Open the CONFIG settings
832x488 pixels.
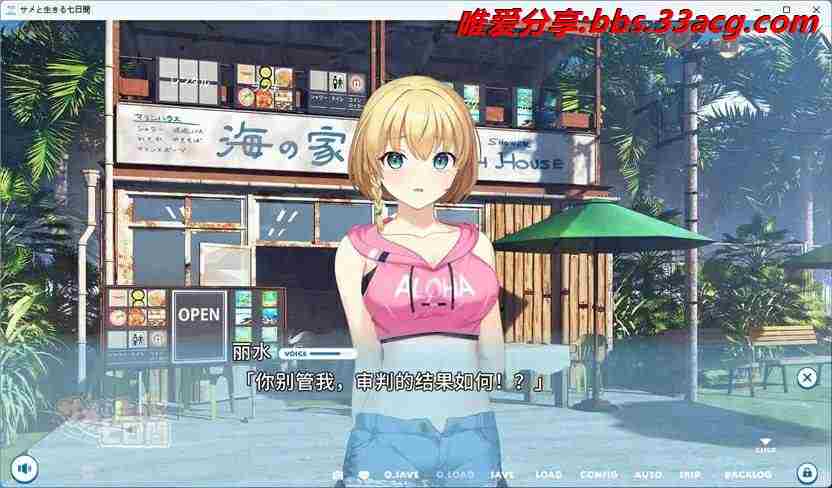(598, 474)
